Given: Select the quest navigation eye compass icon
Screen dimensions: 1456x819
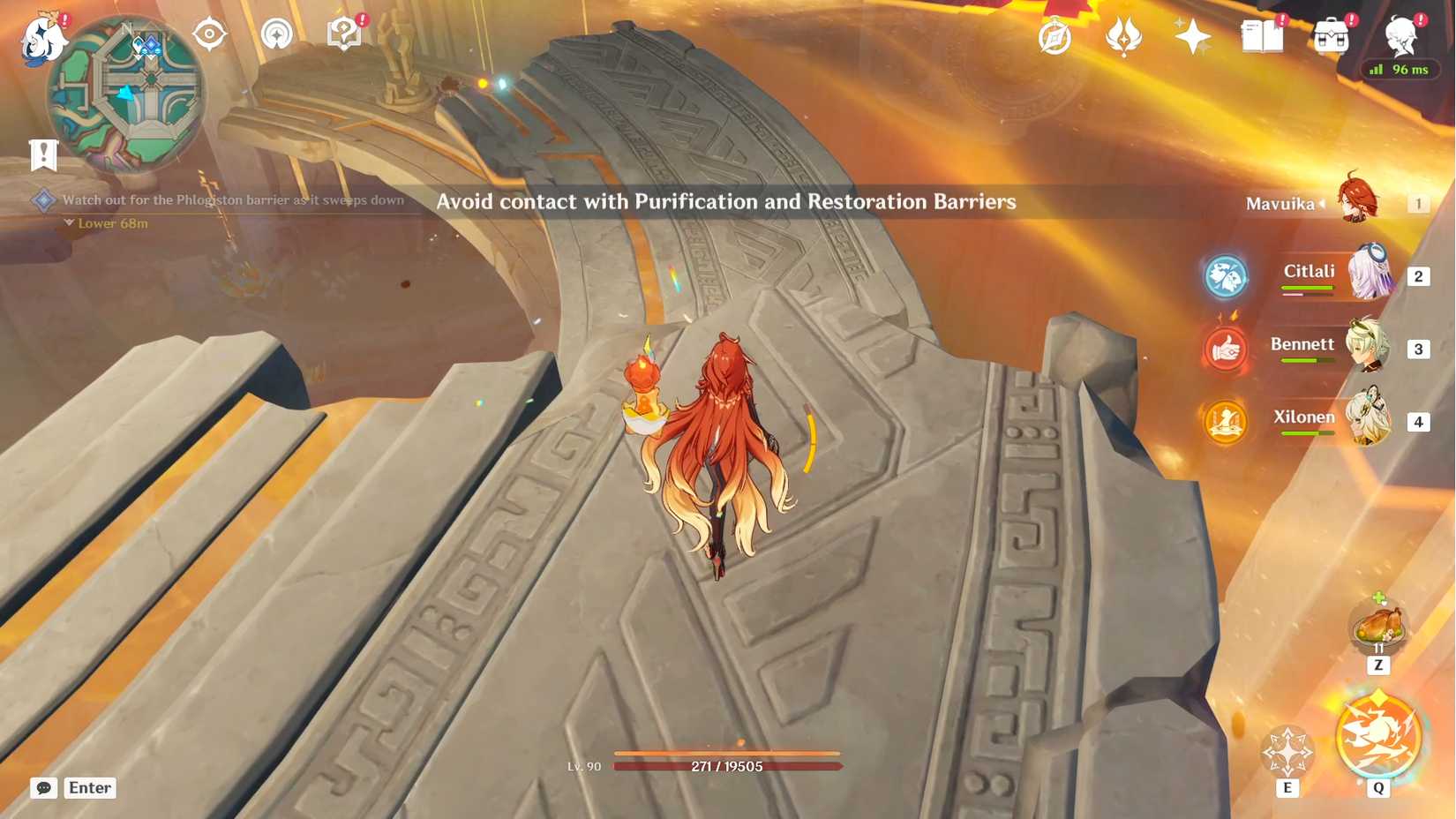Looking at the screenshot, I should pyautogui.click(x=209, y=35).
